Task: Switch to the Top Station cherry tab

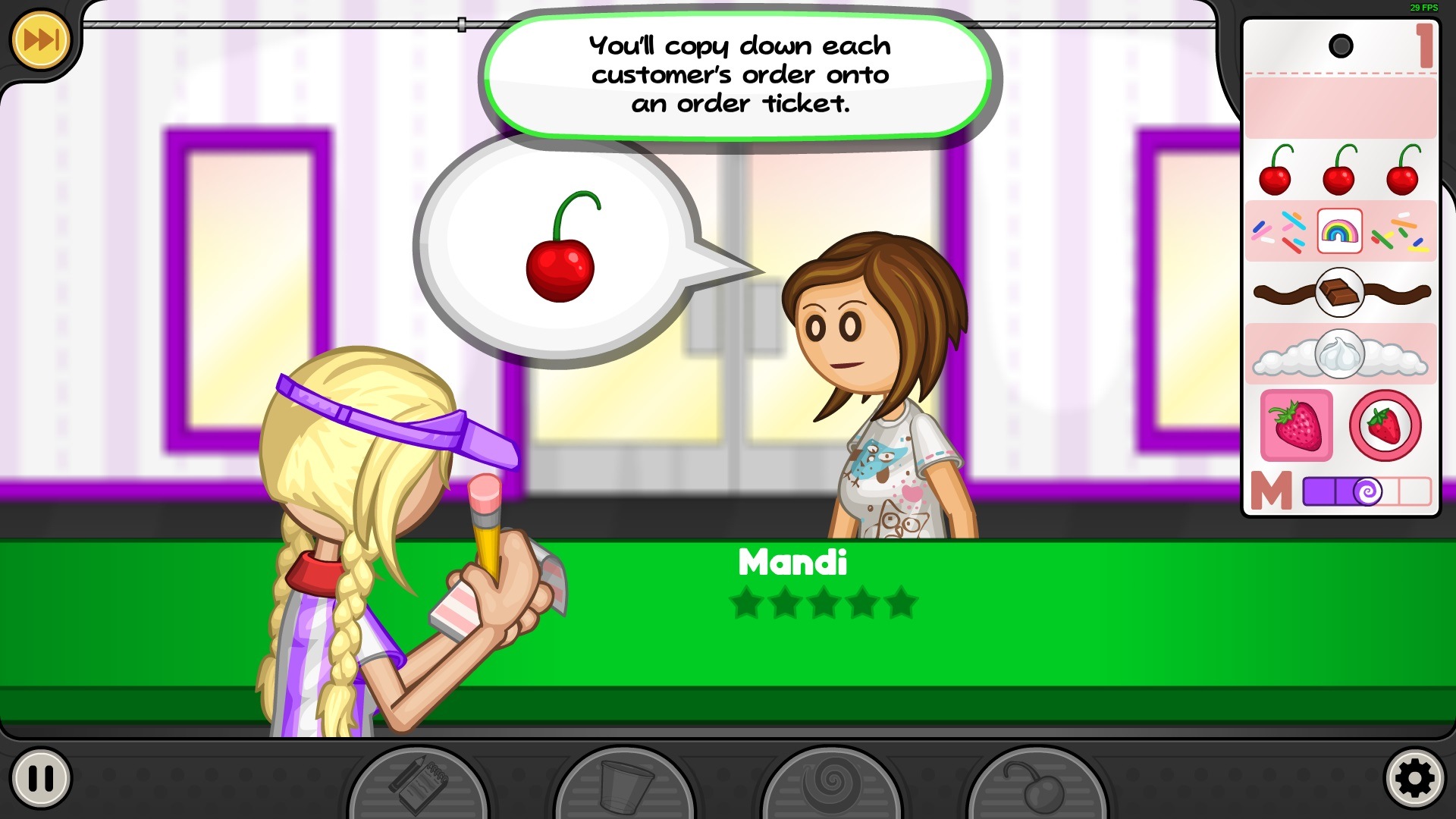Action: 1037,786
